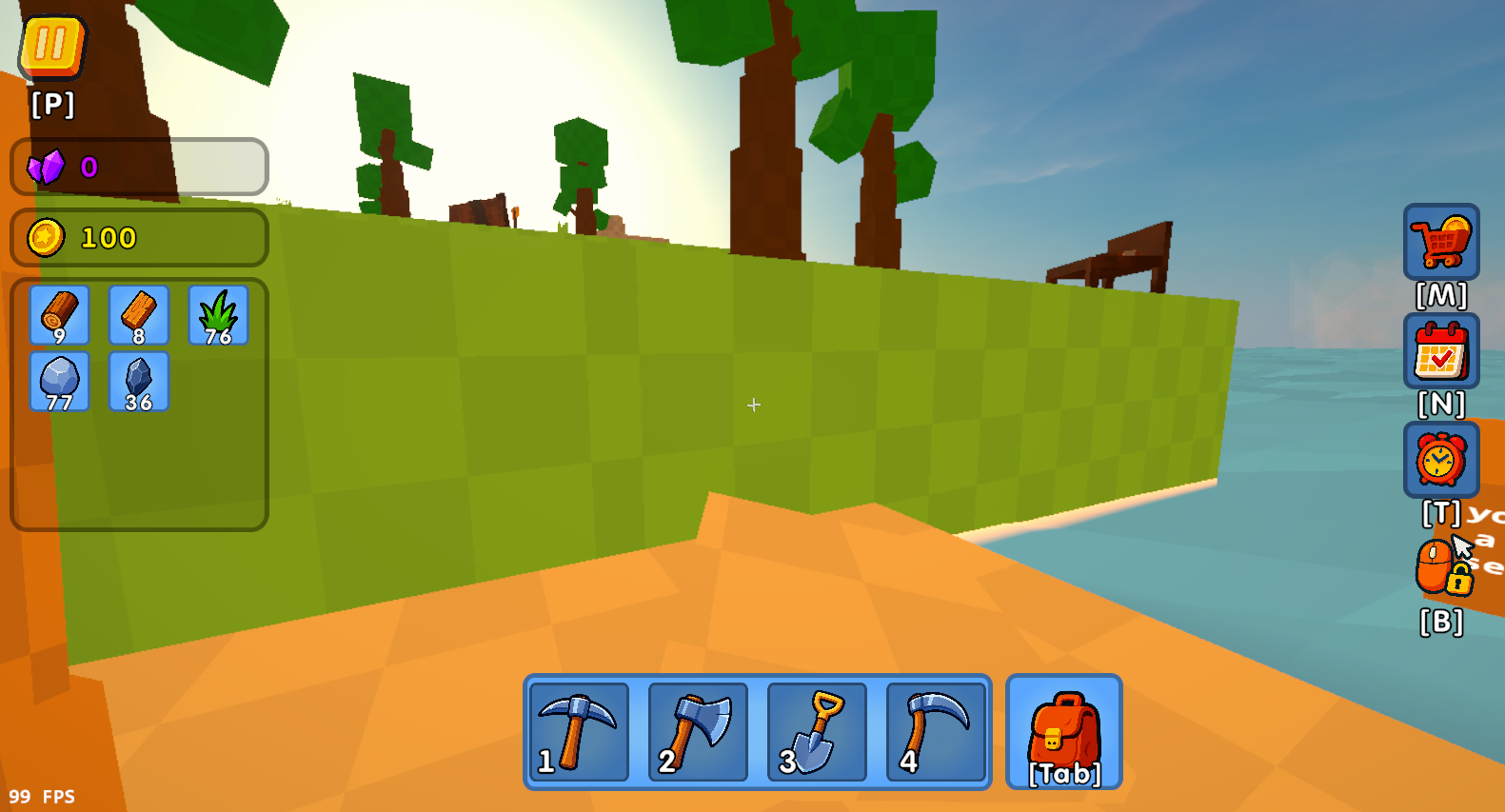Open the shop with the cart icon
Viewport: 1505px width, 812px height.
[x=1439, y=244]
